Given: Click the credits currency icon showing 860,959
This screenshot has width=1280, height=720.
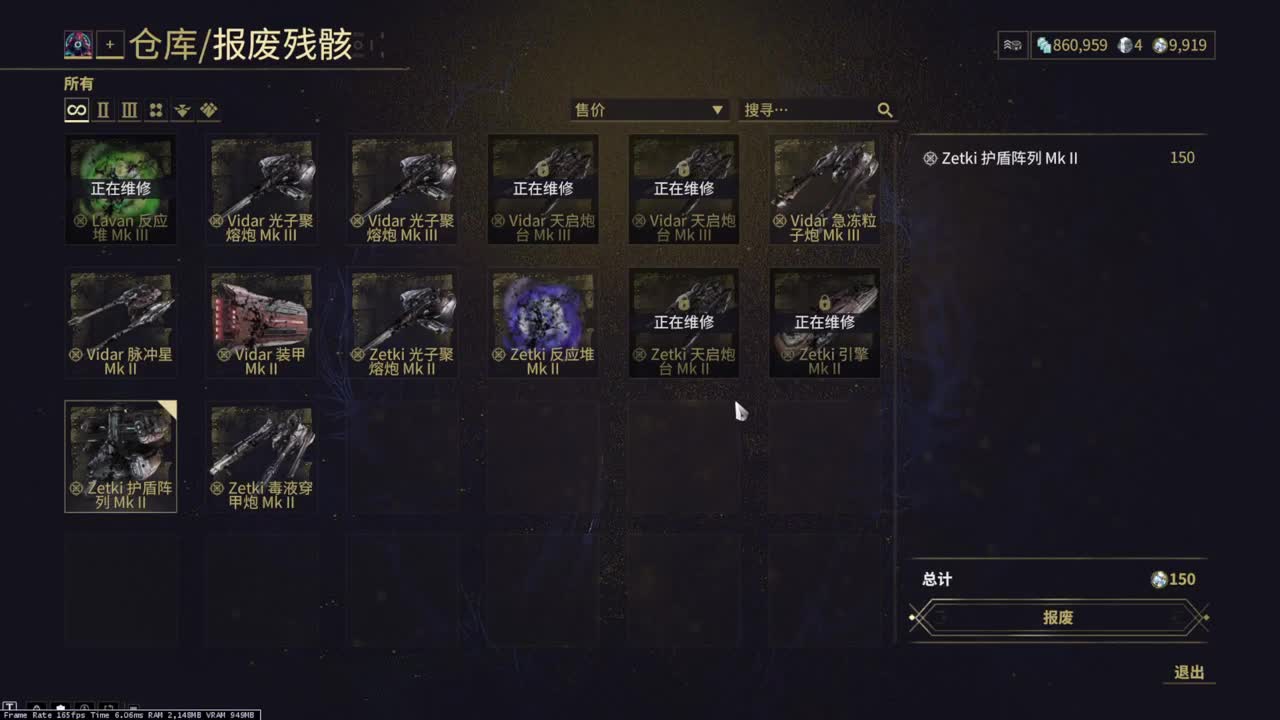Looking at the screenshot, I should click(1043, 44).
